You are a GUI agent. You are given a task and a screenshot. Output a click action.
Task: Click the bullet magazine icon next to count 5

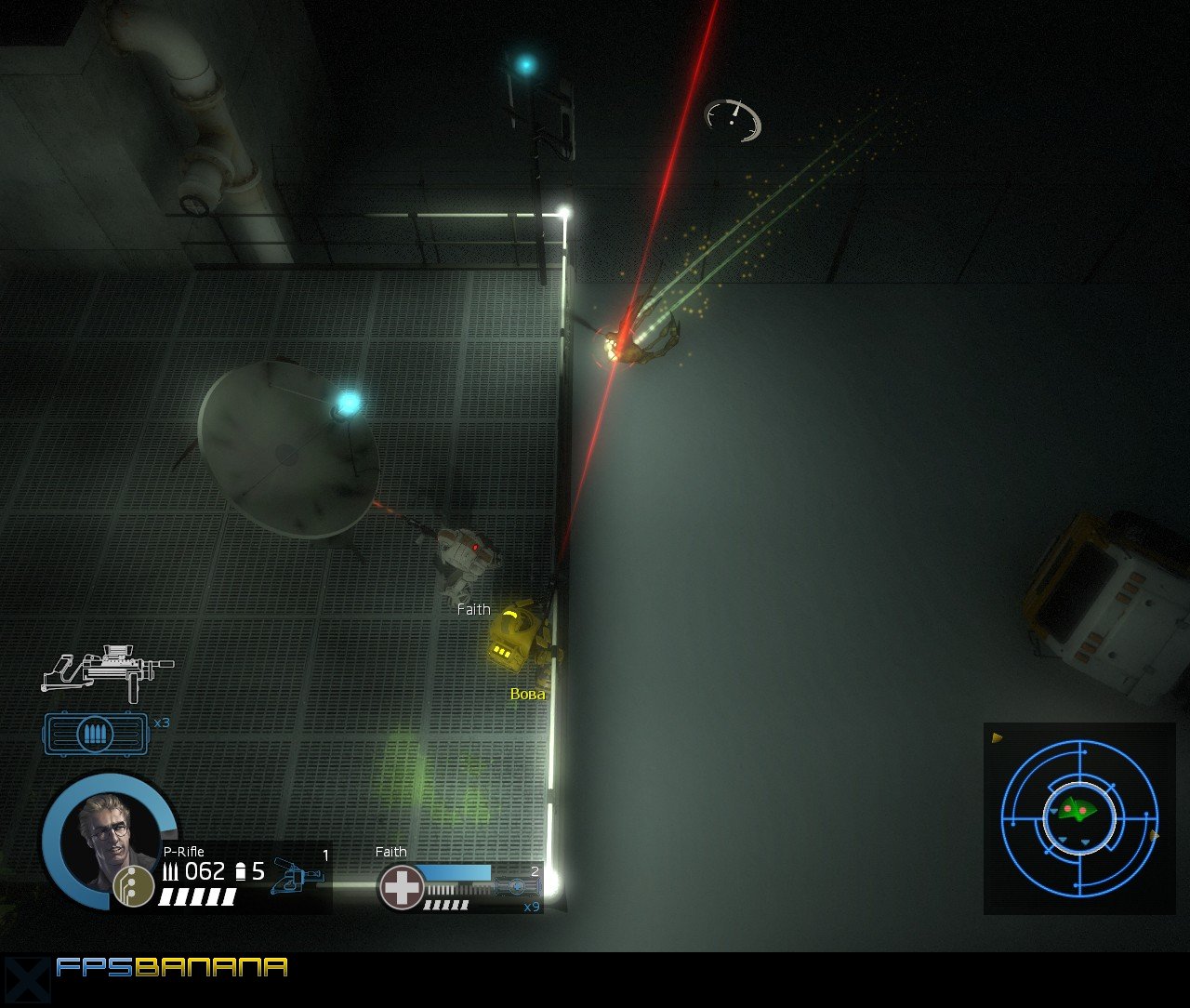[241, 871]
